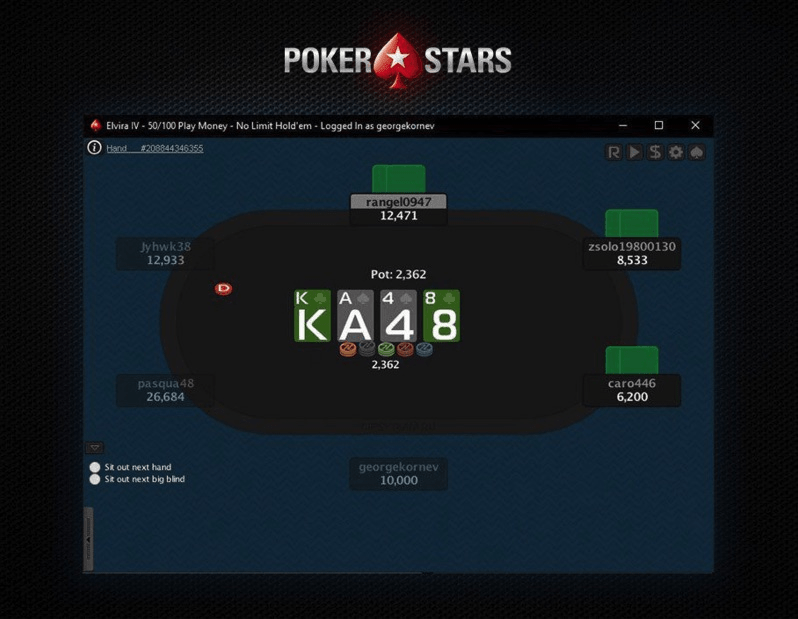Open the gear settings button
The height and width of the screenshot is (619, 798).
pos(676,152)
